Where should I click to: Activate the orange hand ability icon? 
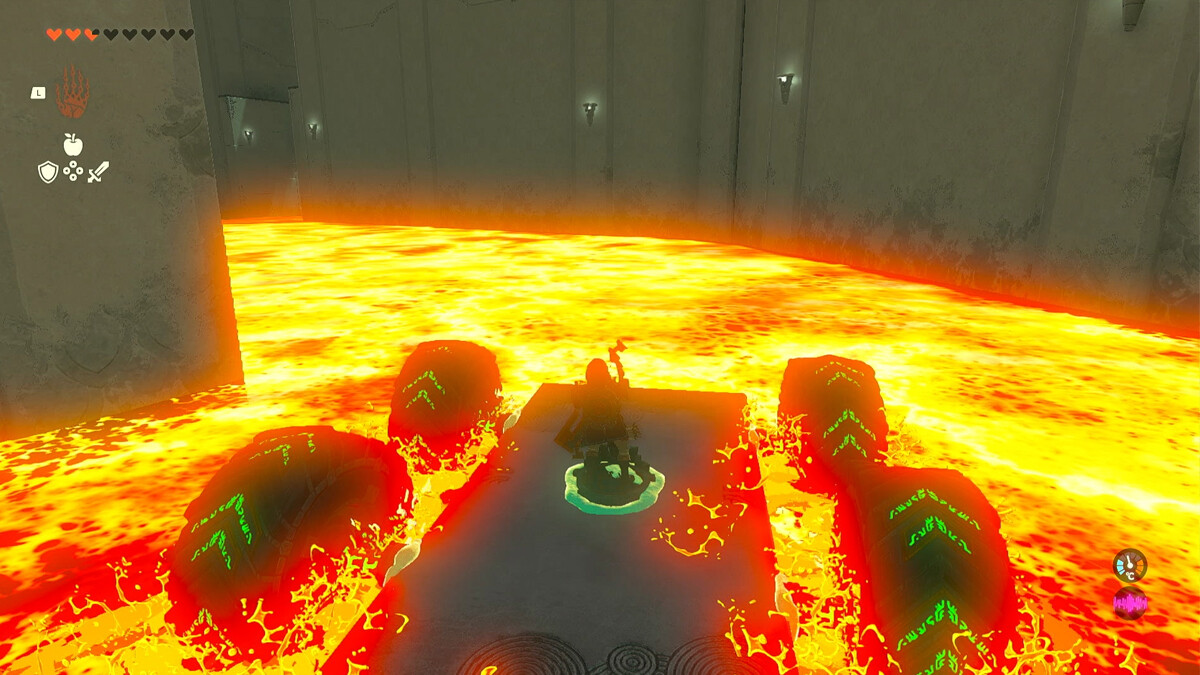tap(72, 93)
